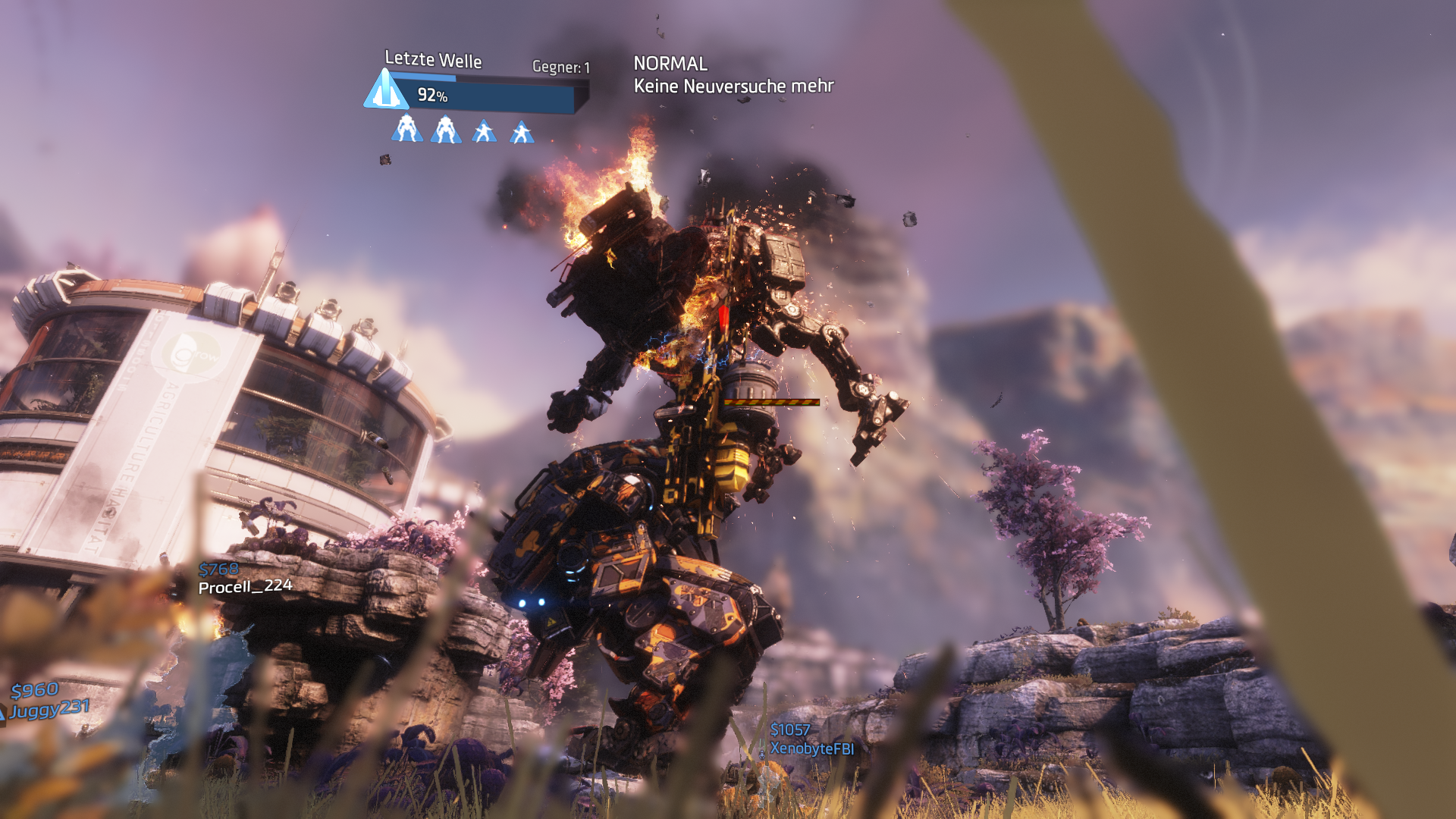Click the second Titan icon under the wave bar
Image resolution: width=1456 pixels, height=819 pixels.
(447, 130)
